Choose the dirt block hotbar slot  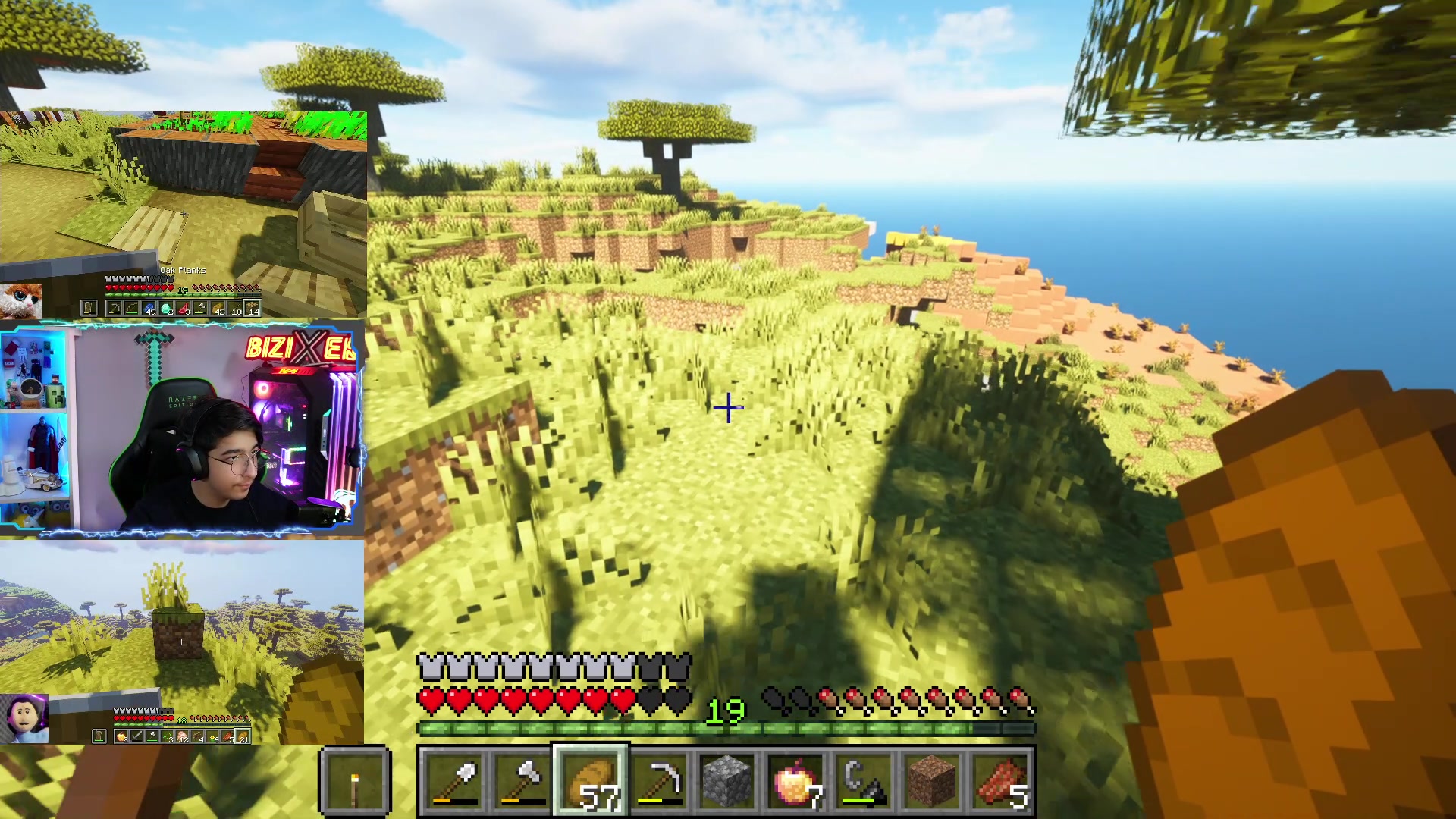coord(932,781)
